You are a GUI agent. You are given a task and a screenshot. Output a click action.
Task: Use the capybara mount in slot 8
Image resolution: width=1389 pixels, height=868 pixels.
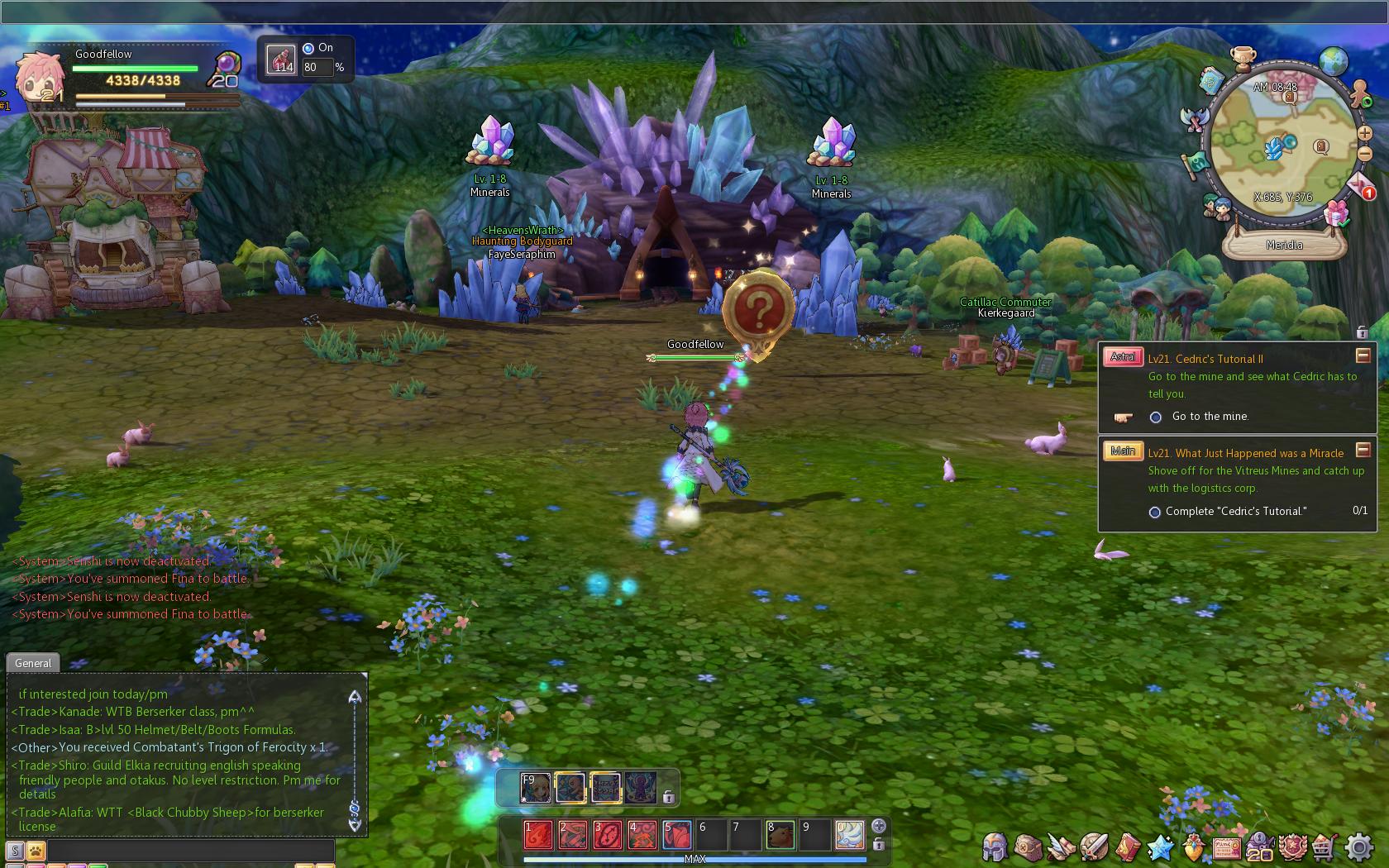coord(780,835)
